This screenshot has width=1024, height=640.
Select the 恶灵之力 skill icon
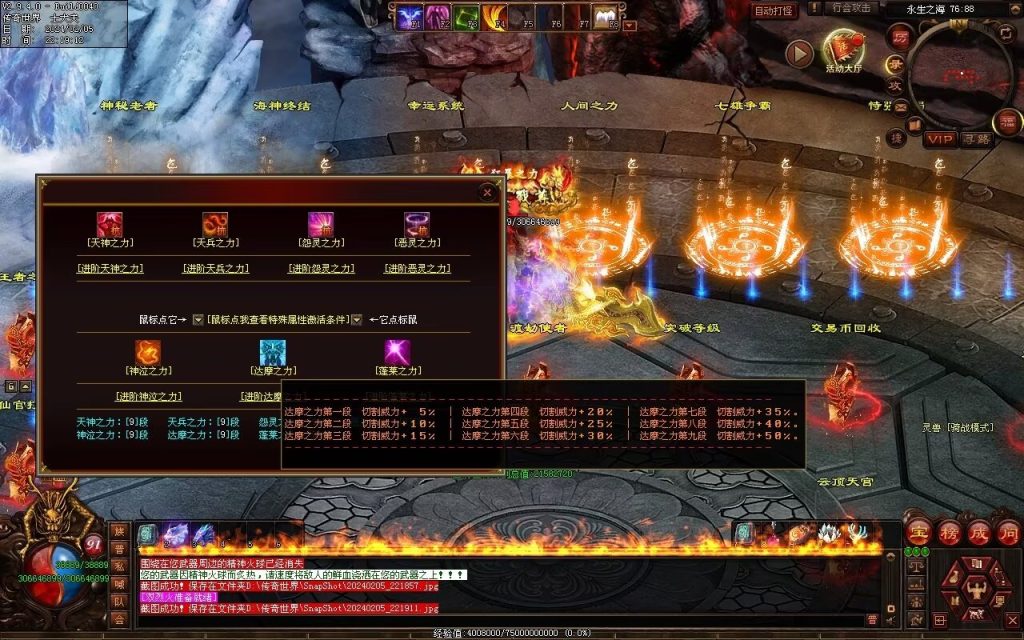(x=416, y=224)
